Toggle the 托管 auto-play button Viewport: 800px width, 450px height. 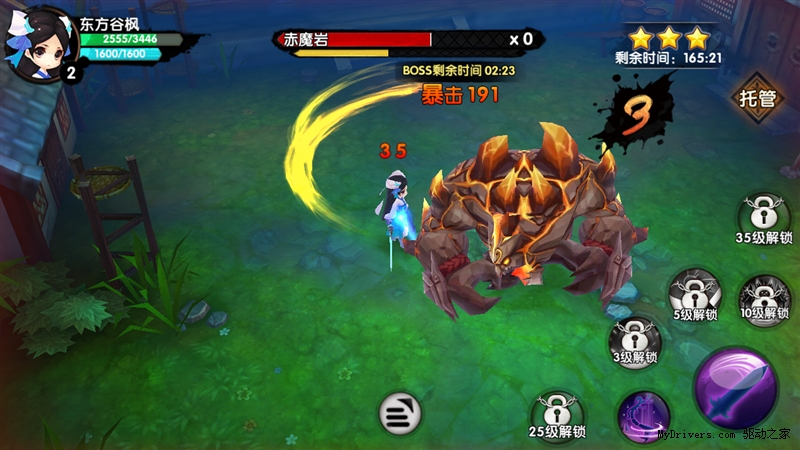tap(758, 98)
